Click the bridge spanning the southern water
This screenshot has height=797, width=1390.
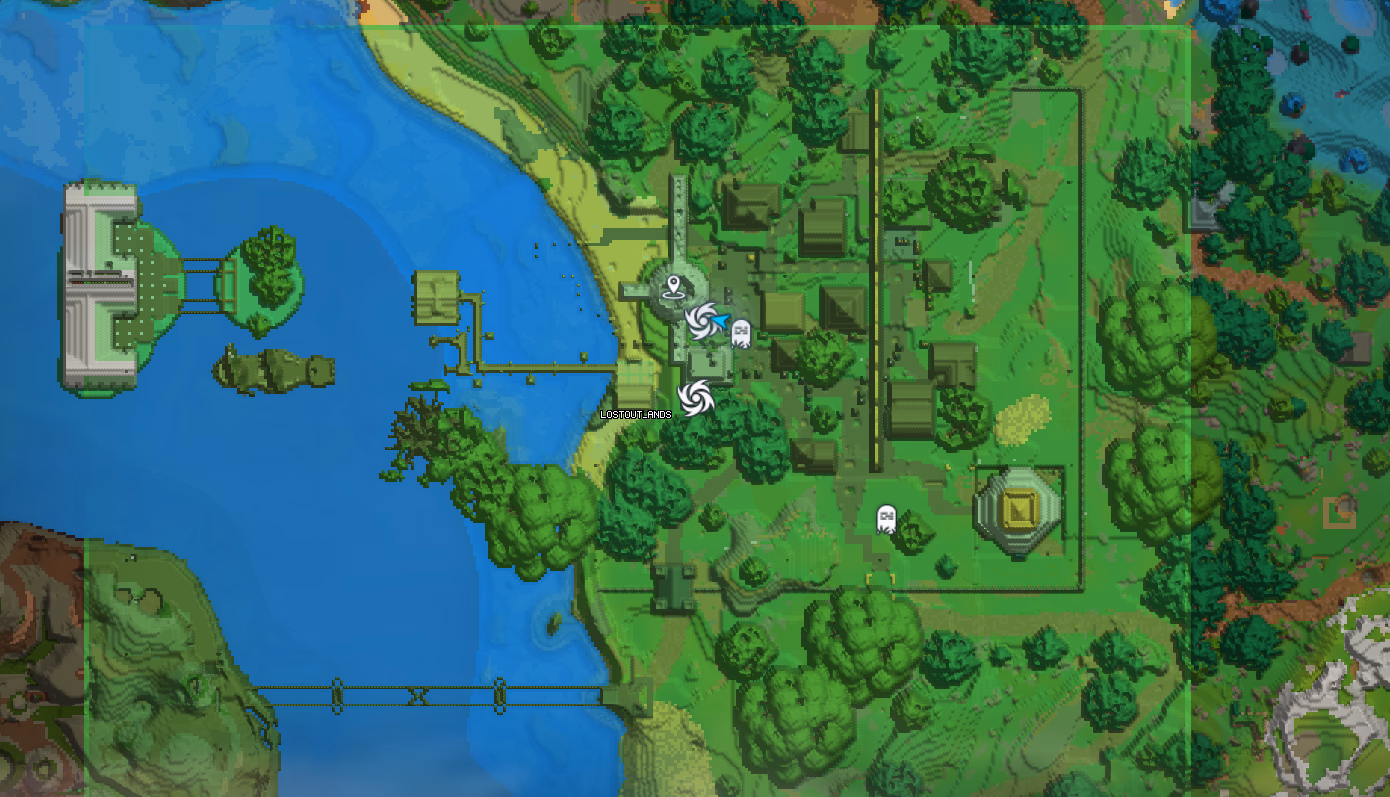pyautogui.click(x=420, y=690)
